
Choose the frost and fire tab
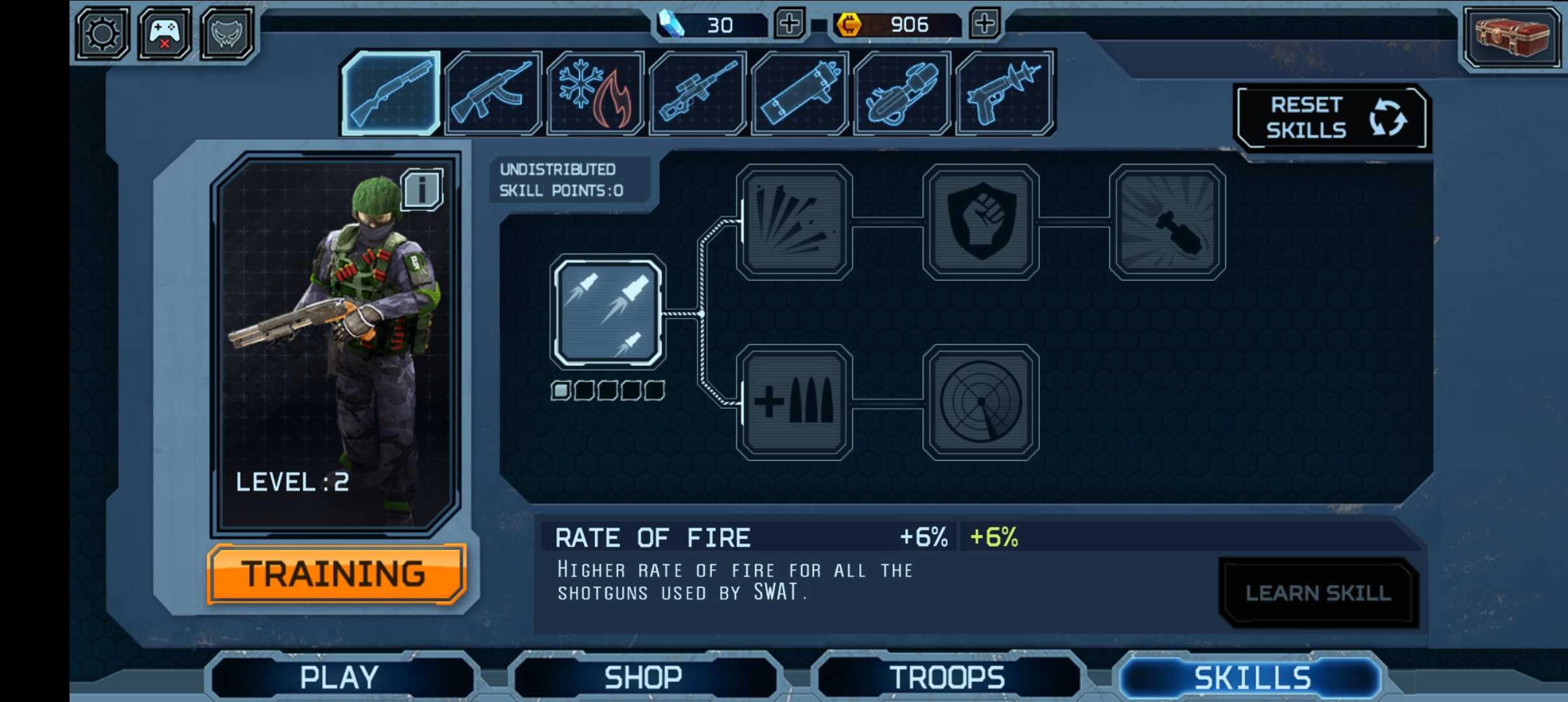595,93
